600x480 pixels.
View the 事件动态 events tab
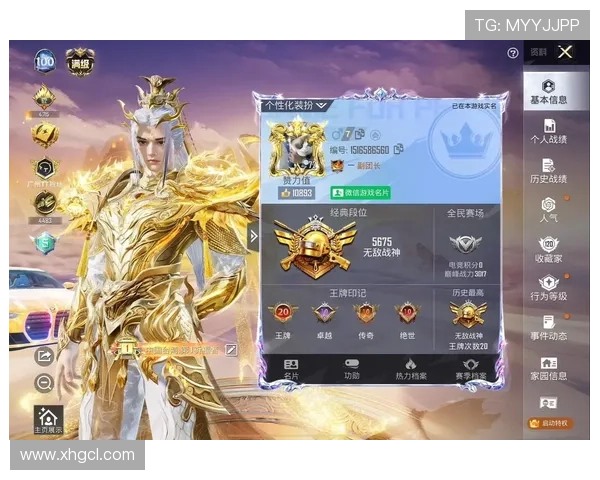click(x=548, y=328)
